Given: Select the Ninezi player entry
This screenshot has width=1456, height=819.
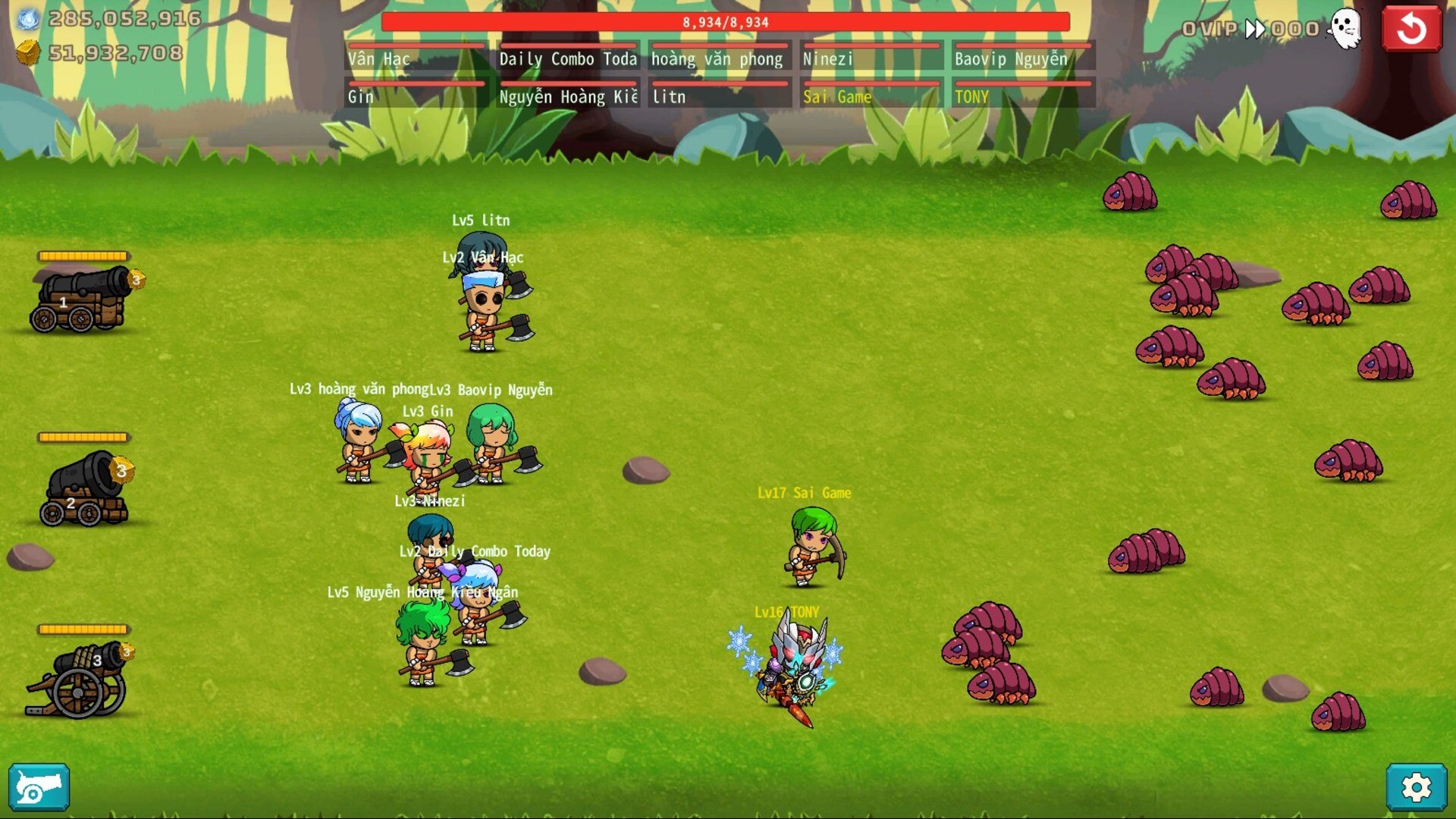Looking at the screenshot, I should click(x=871, y=58).
